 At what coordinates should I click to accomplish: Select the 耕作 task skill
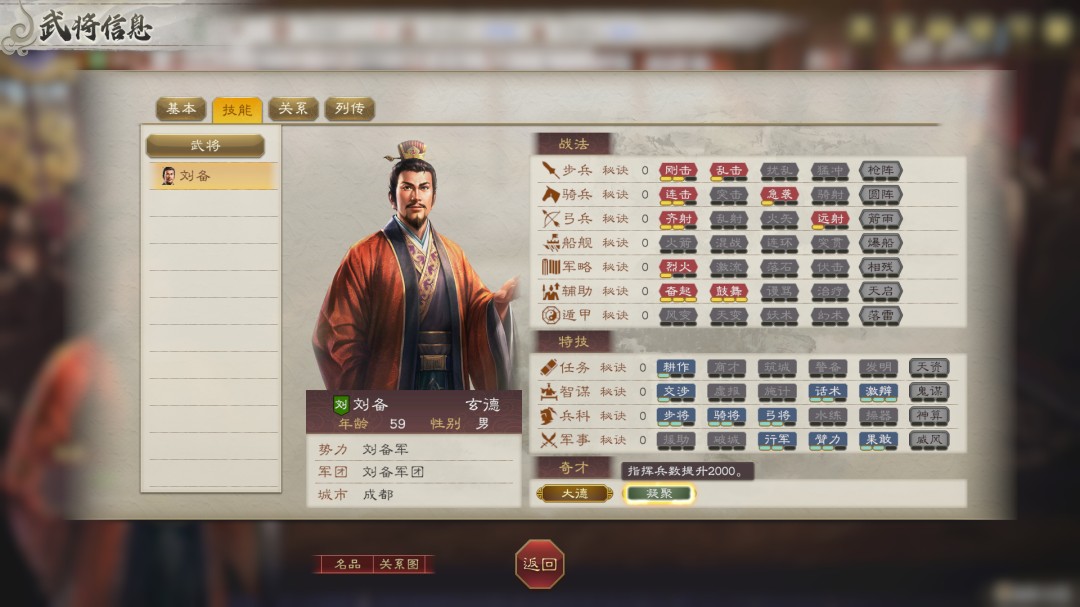tap(676, 367)
